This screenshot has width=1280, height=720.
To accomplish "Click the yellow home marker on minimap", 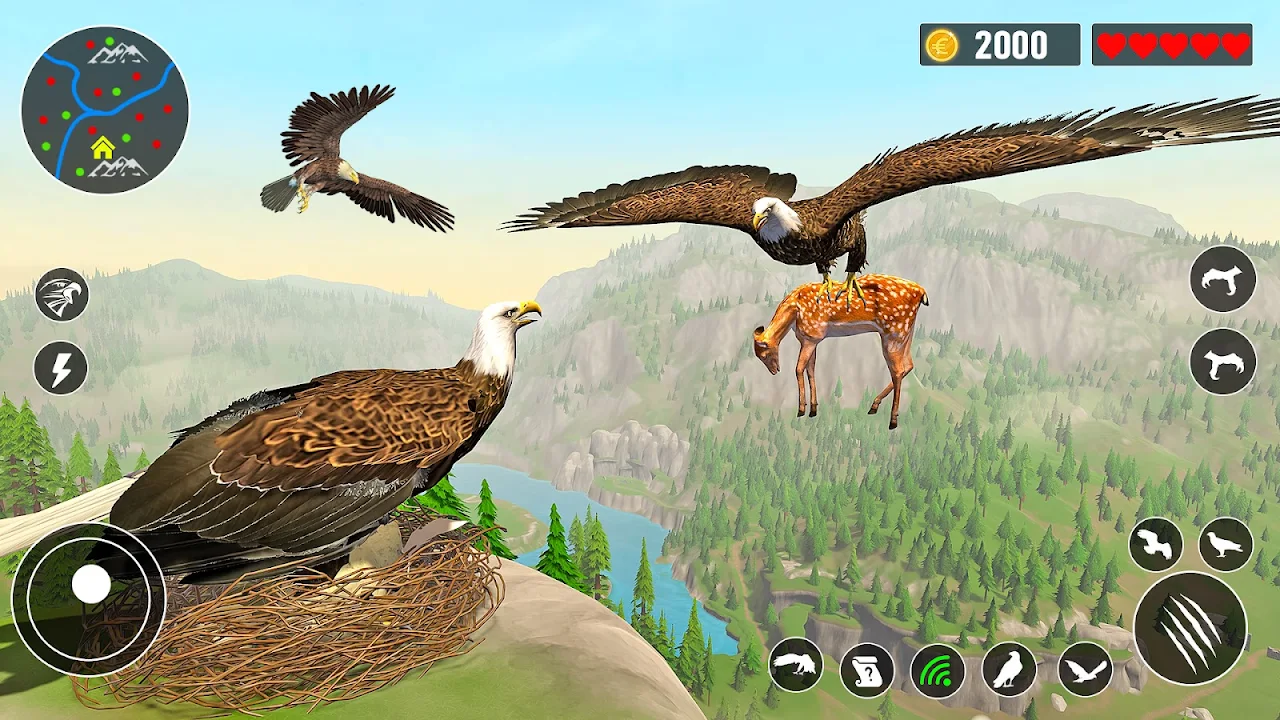I will pyautogui.click(x=103, y=148).
